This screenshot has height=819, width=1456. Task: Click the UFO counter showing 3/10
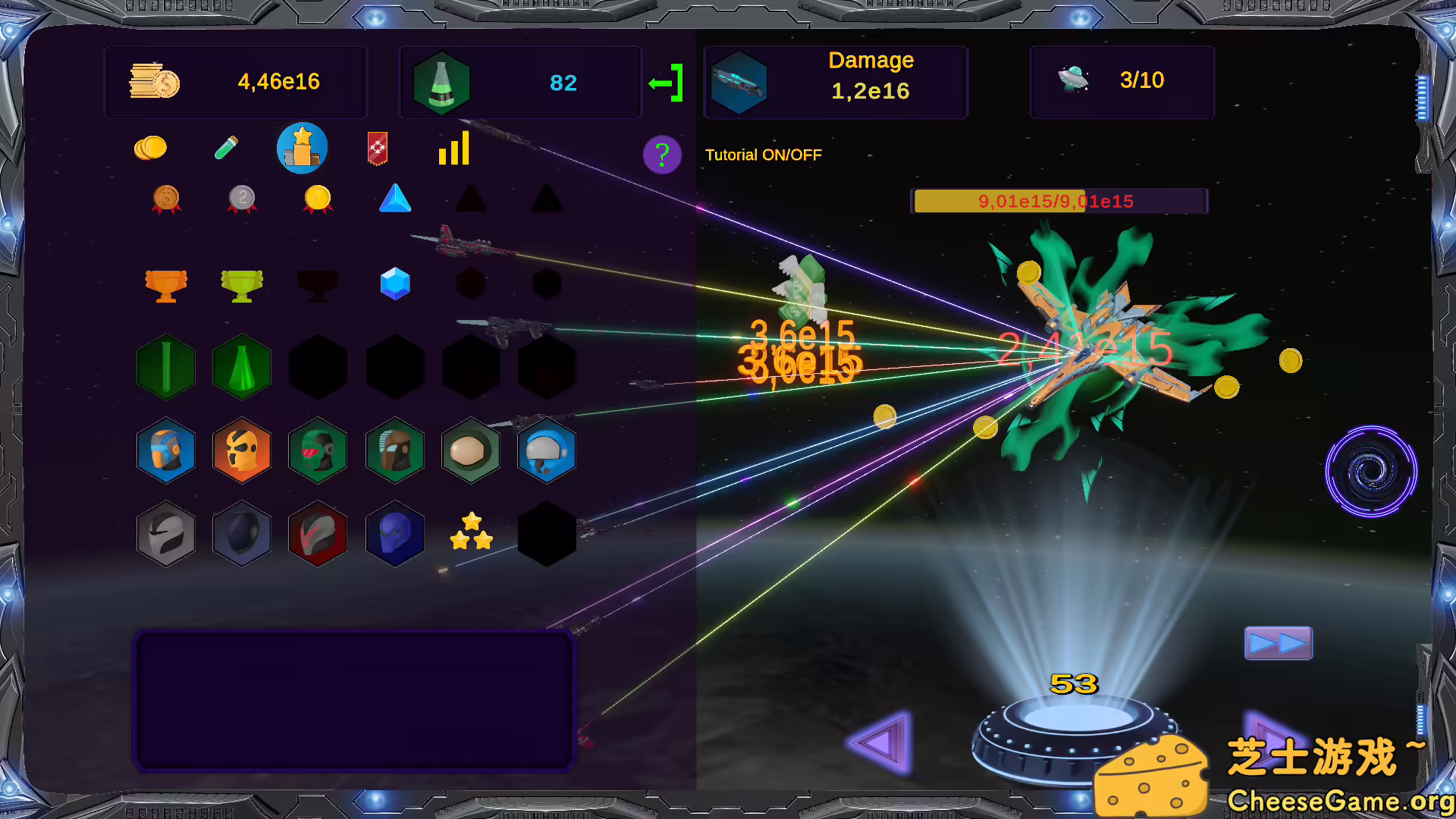(x=1121, y=81)
